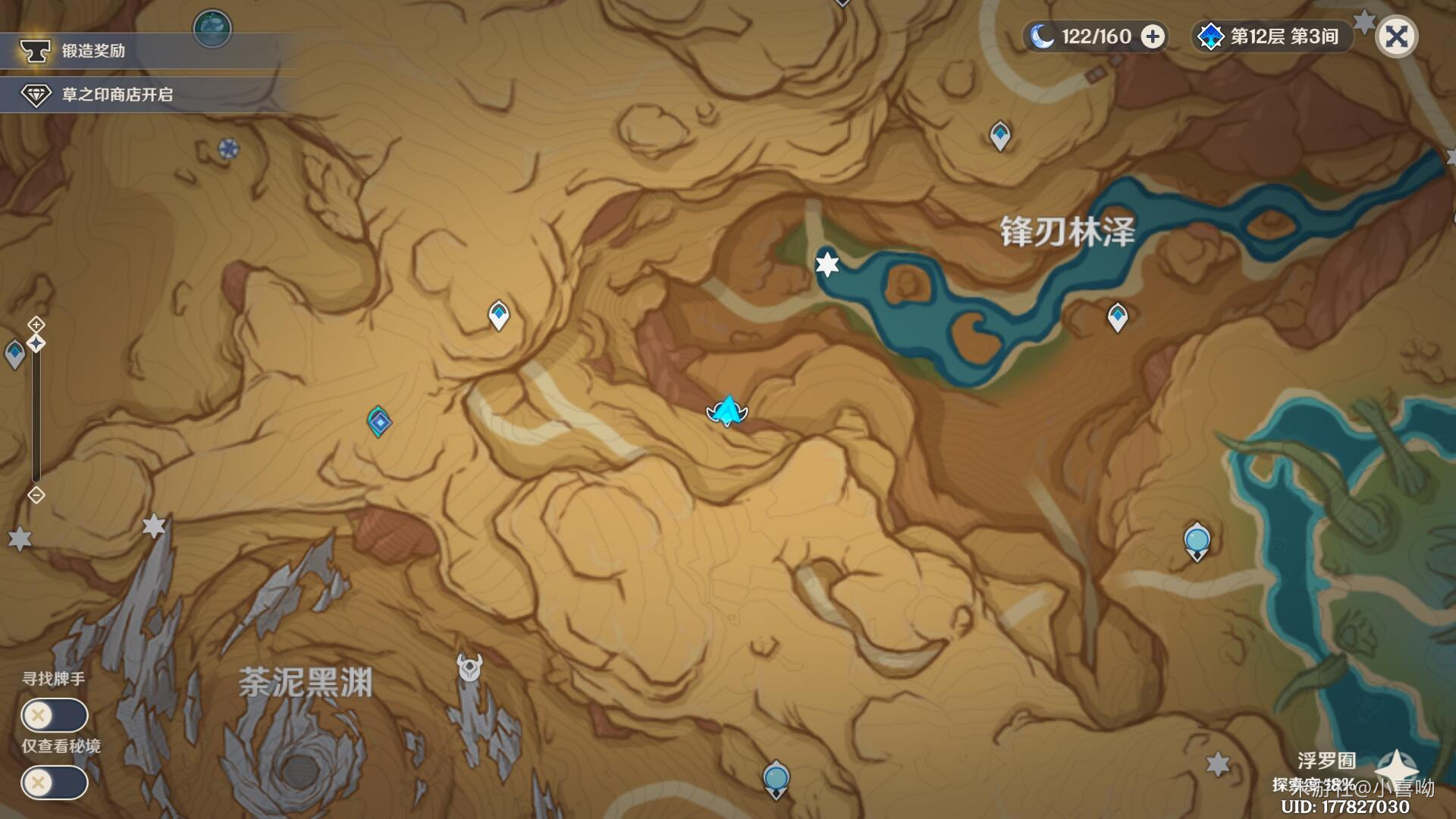
Task: Select the diamond-shaped domain marker
Action: pos(378,422)
